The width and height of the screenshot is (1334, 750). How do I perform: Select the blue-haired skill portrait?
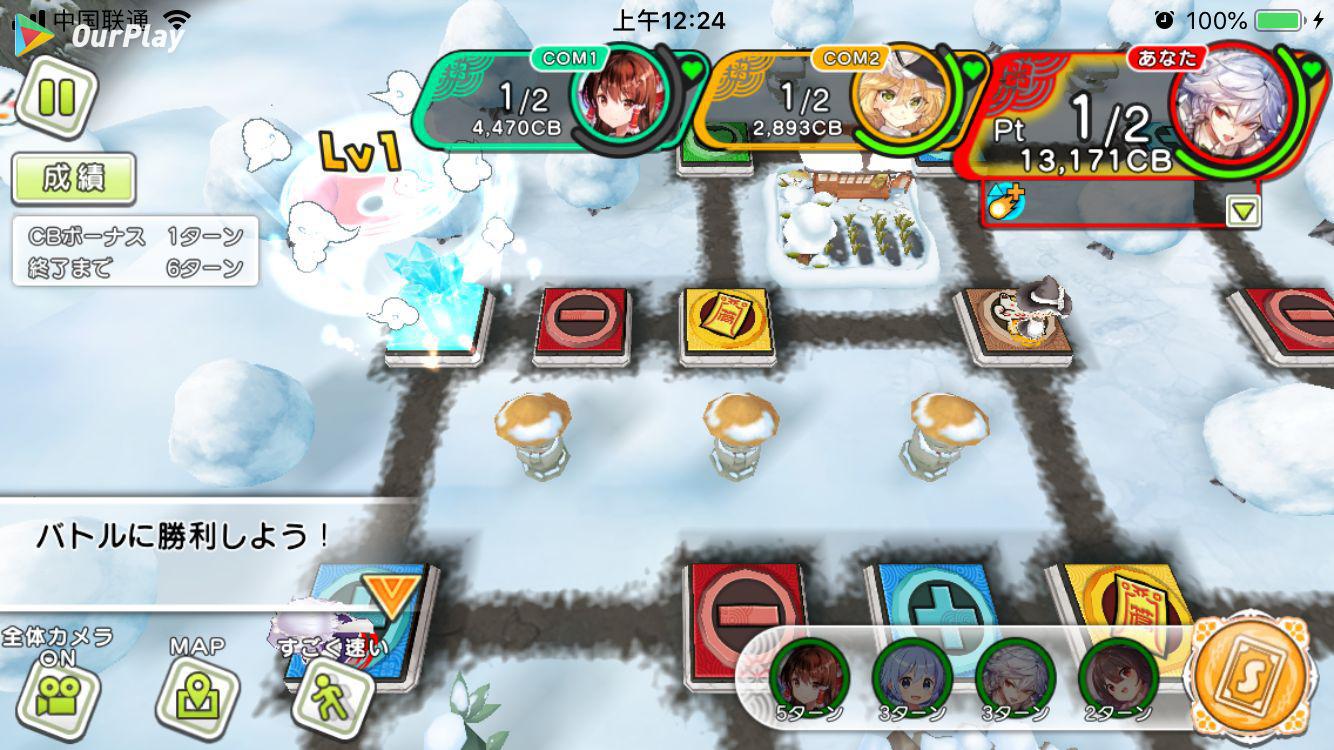[911, 677]
